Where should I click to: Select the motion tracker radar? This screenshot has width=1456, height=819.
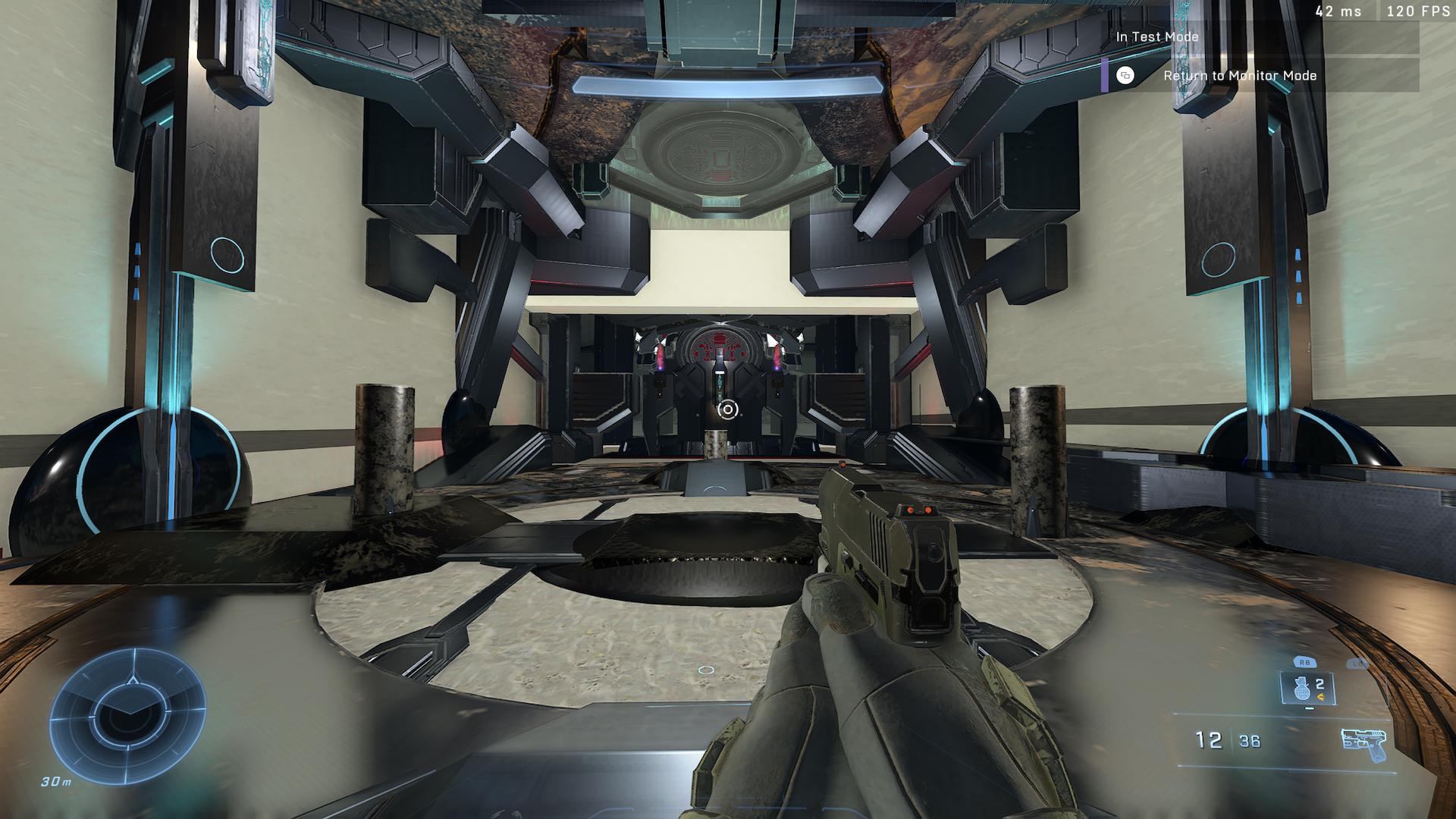tap(127, 713)
